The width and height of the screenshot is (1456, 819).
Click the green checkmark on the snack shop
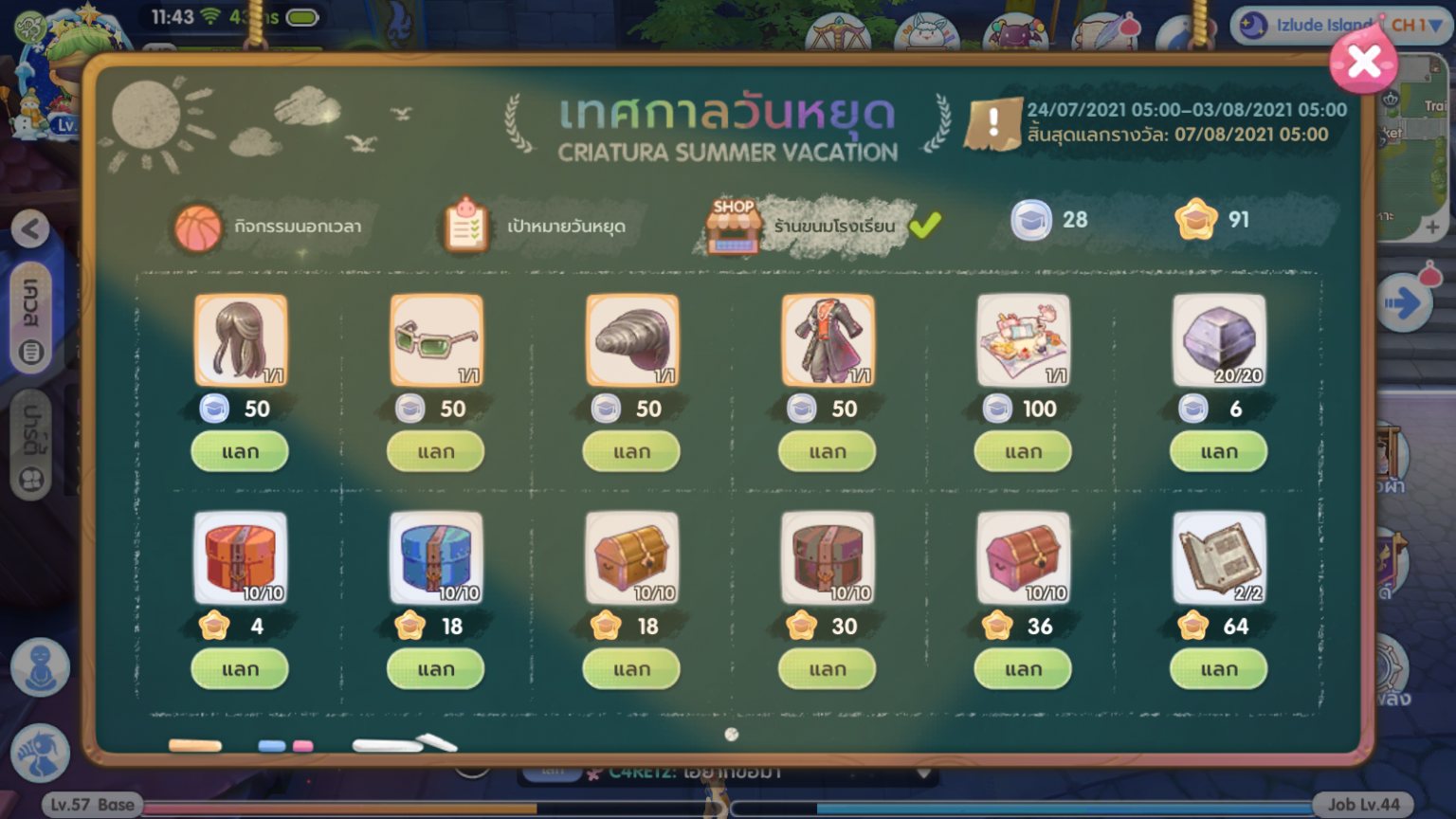coord(927,226)
